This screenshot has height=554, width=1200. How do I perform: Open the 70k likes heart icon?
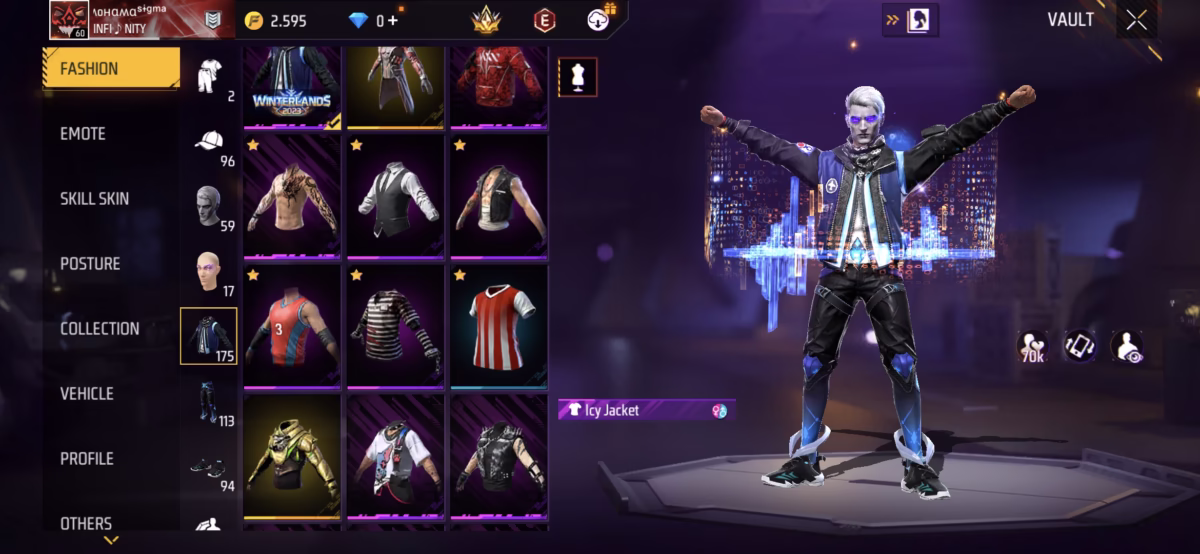[x=1032, y=346]
